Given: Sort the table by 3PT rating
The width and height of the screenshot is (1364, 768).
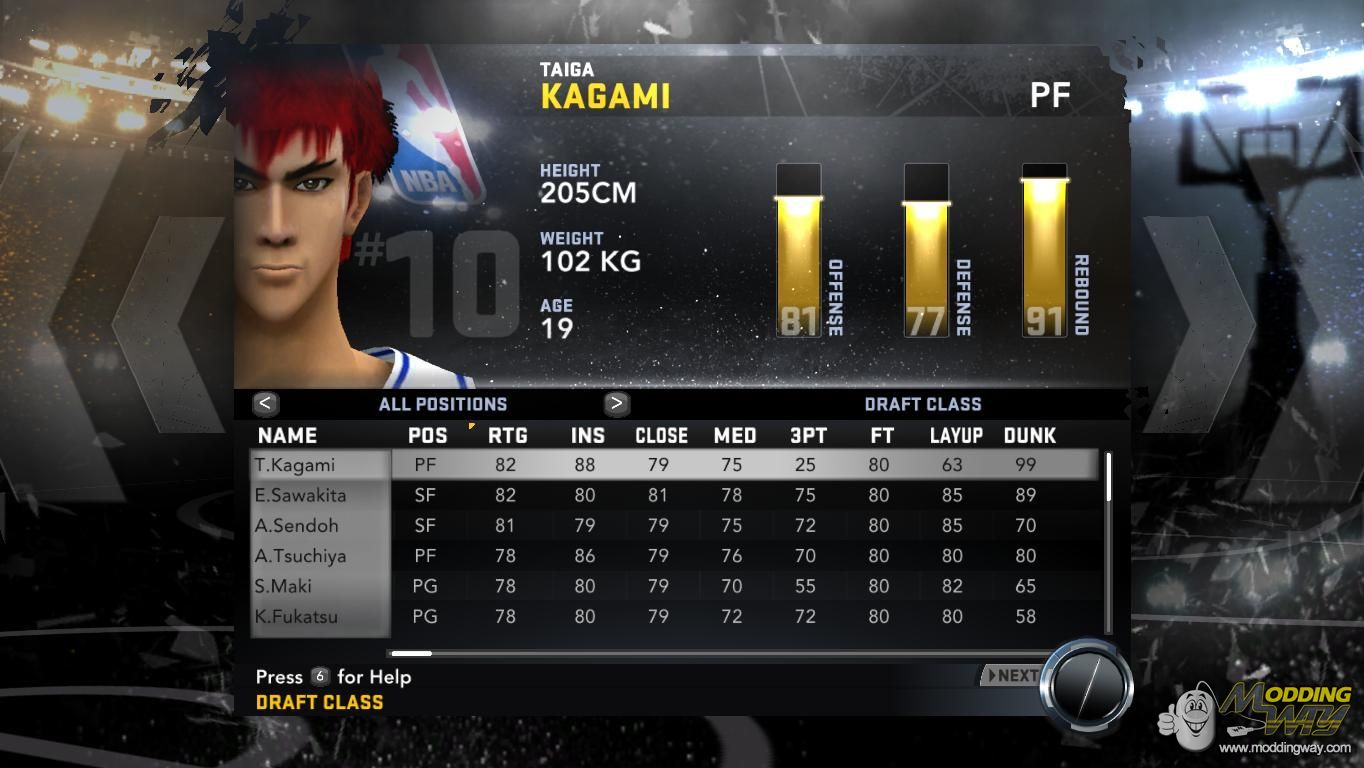Looking at the screenshot, I should click(x=804, y=435).
